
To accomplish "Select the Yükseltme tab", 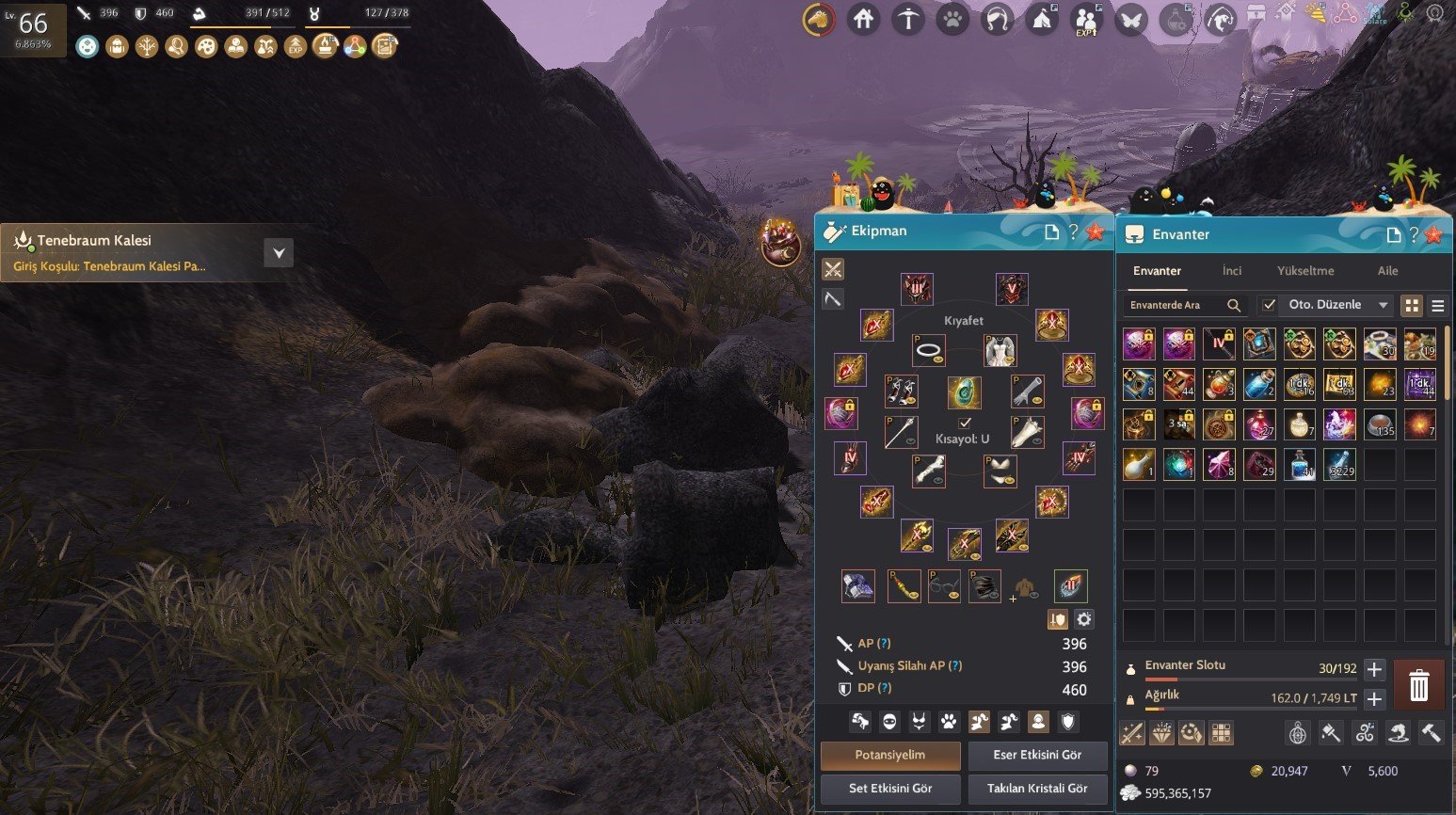I will pos(1304,271).
